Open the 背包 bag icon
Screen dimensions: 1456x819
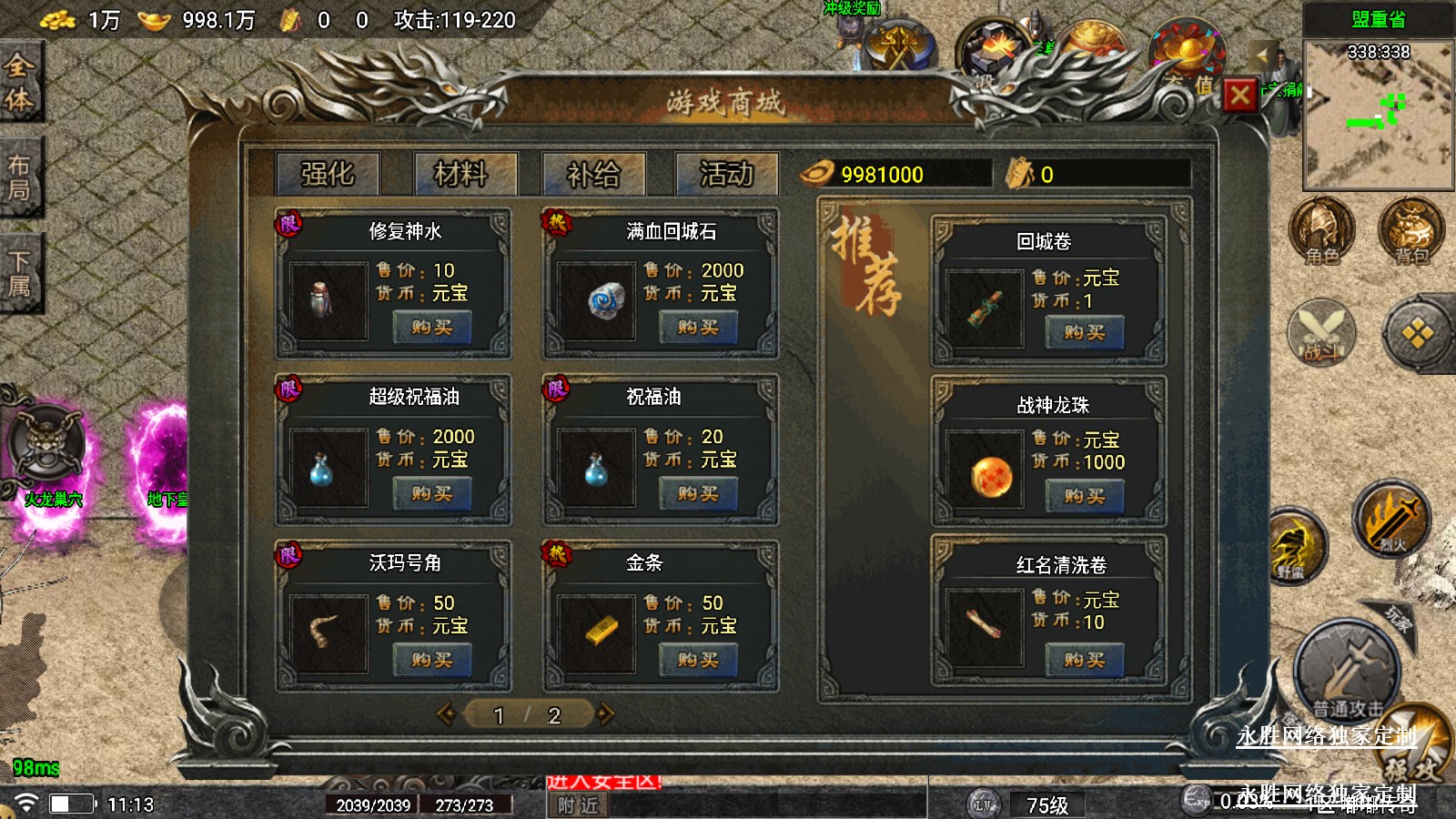click(1410, 231)
